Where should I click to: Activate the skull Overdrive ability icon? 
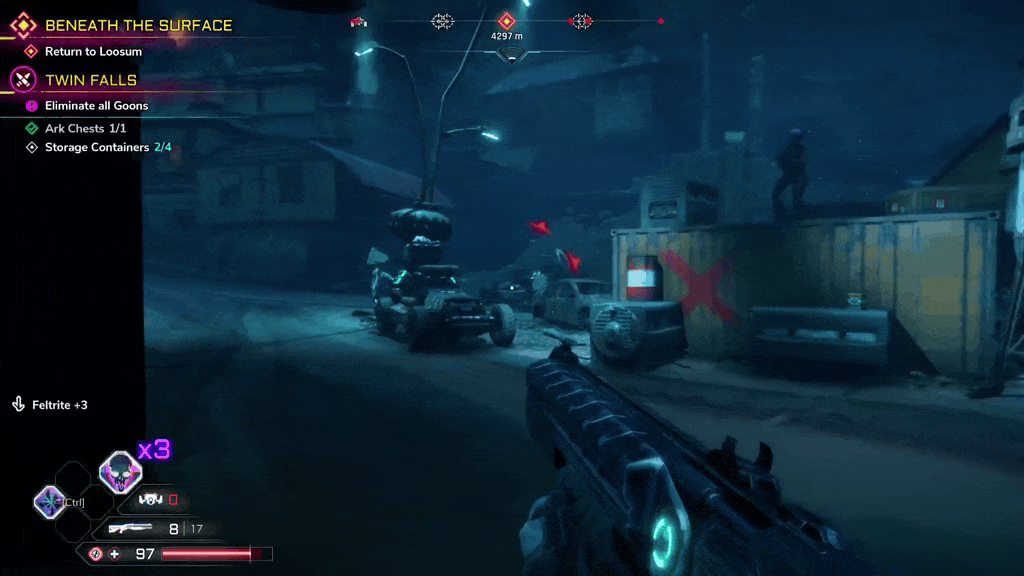click(120, 471)
